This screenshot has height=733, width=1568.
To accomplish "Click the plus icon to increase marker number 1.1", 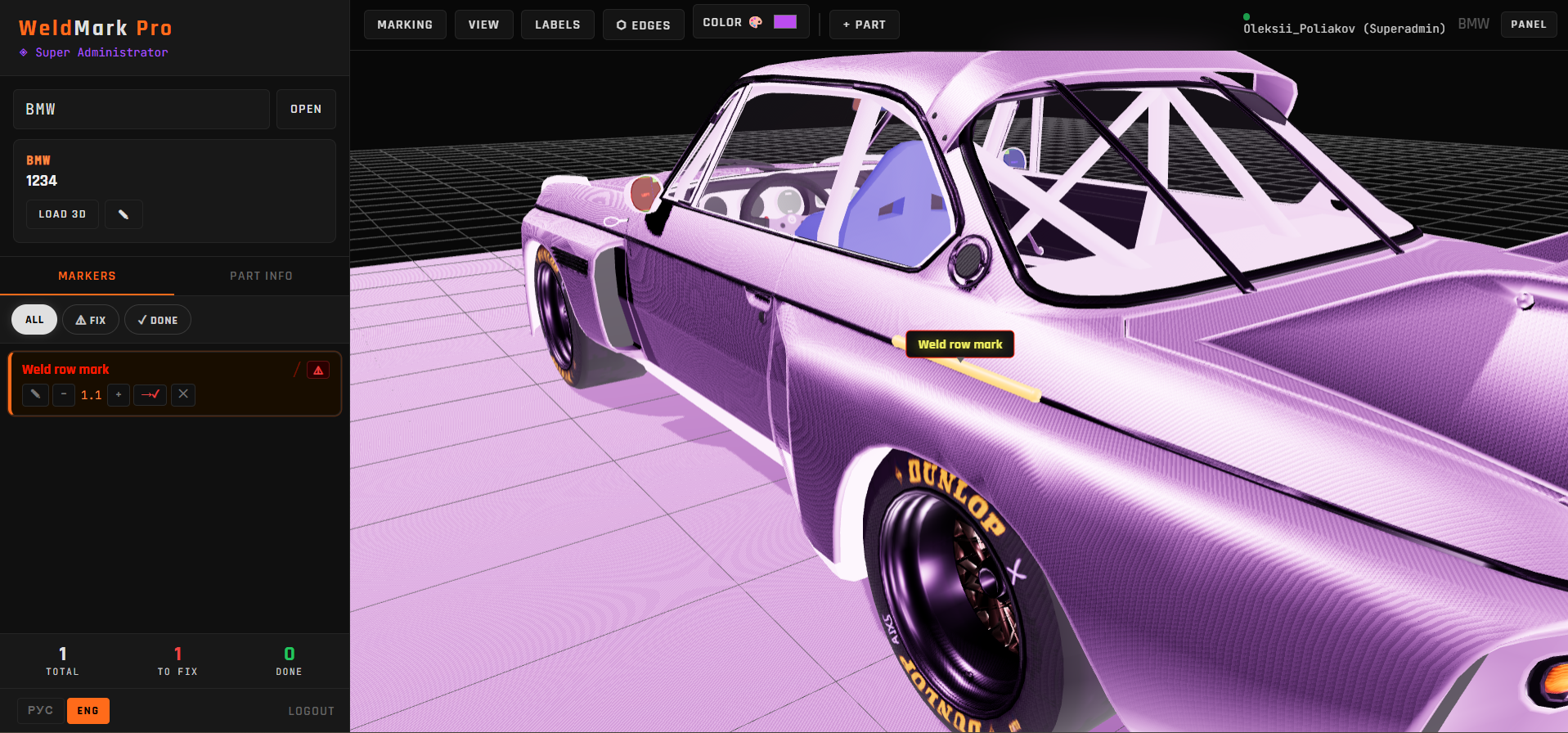I will 119,395.
